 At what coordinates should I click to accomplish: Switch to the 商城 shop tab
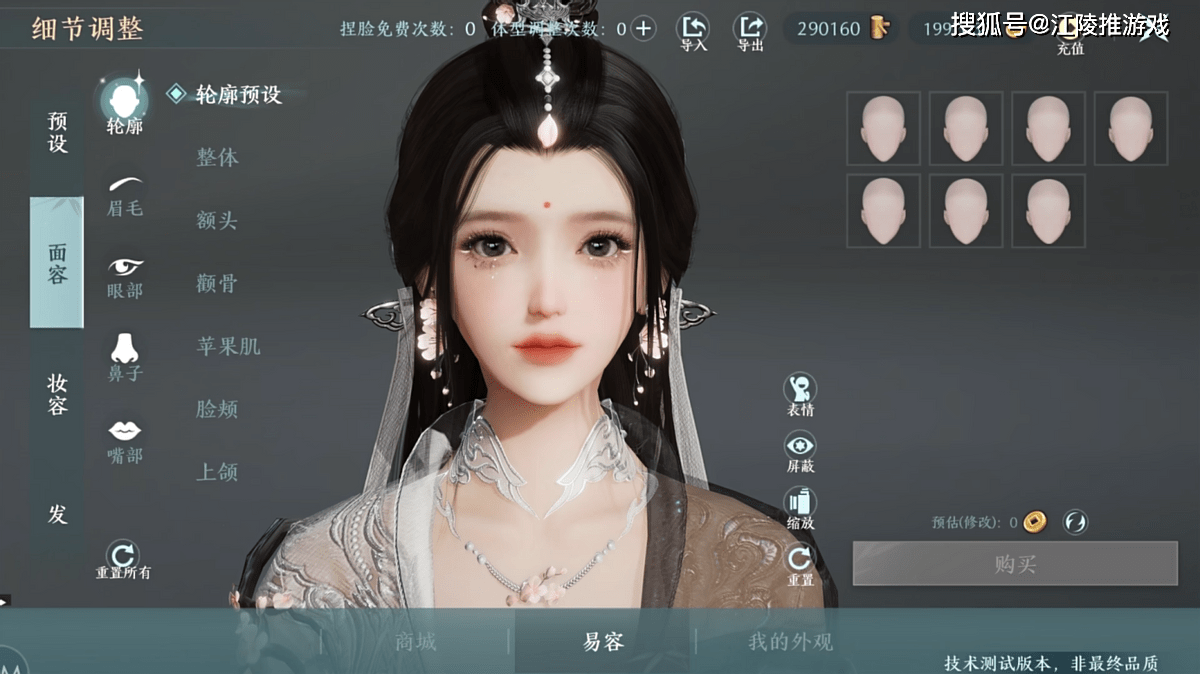pos(416,642)
